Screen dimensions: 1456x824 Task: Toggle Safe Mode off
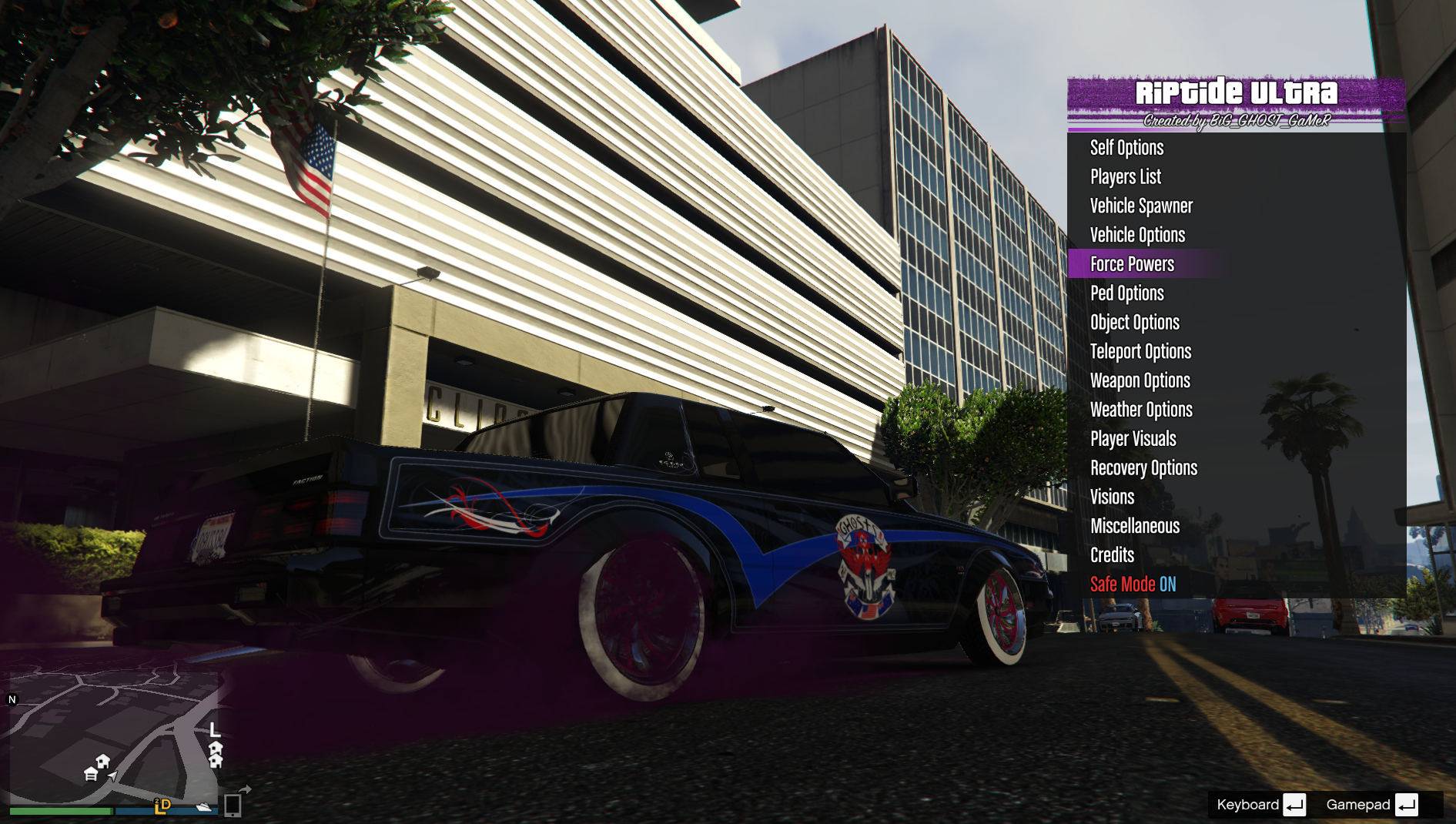pos(1133,585)
